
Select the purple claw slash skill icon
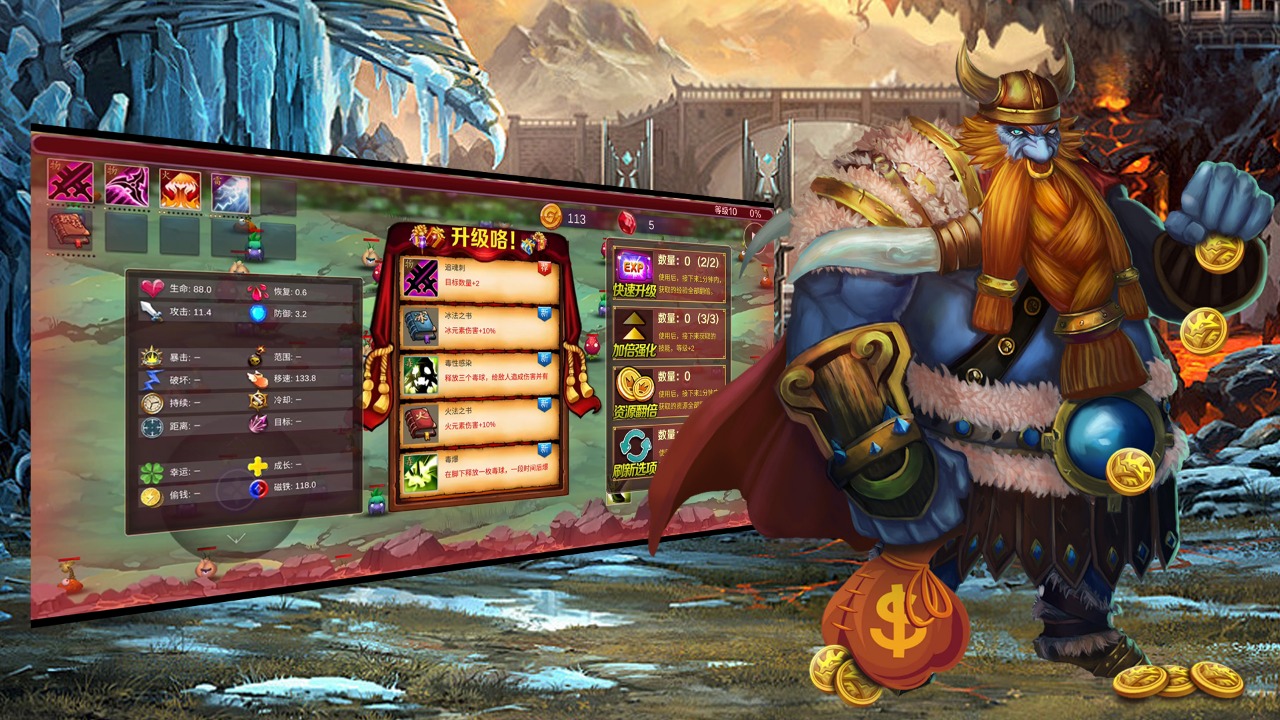tap(127, 187)
